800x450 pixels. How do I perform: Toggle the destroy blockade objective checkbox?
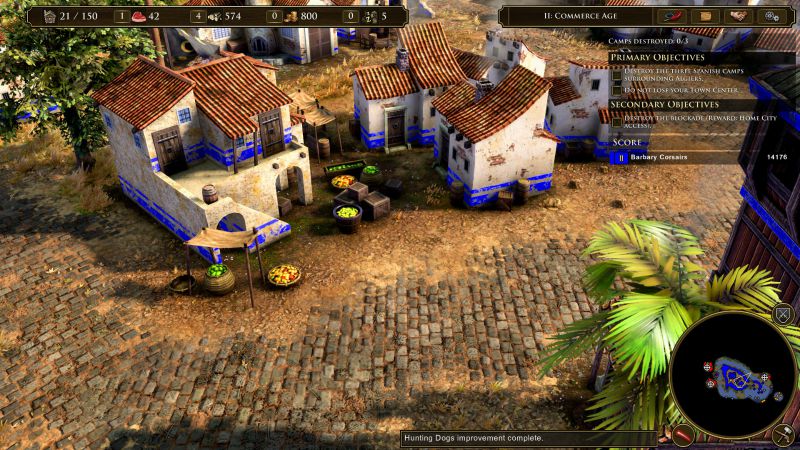(x=616, y=122)
